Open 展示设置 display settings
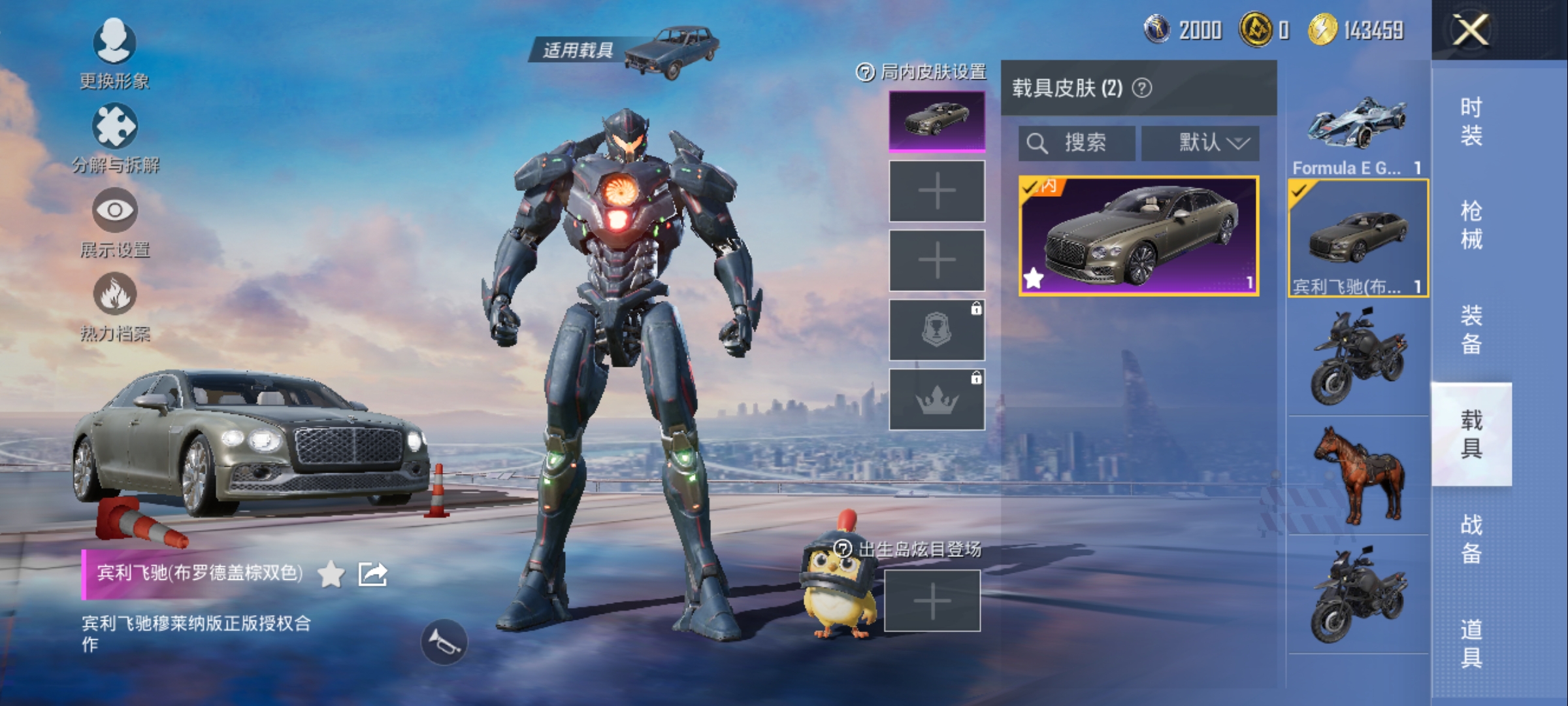 (115, 222)
